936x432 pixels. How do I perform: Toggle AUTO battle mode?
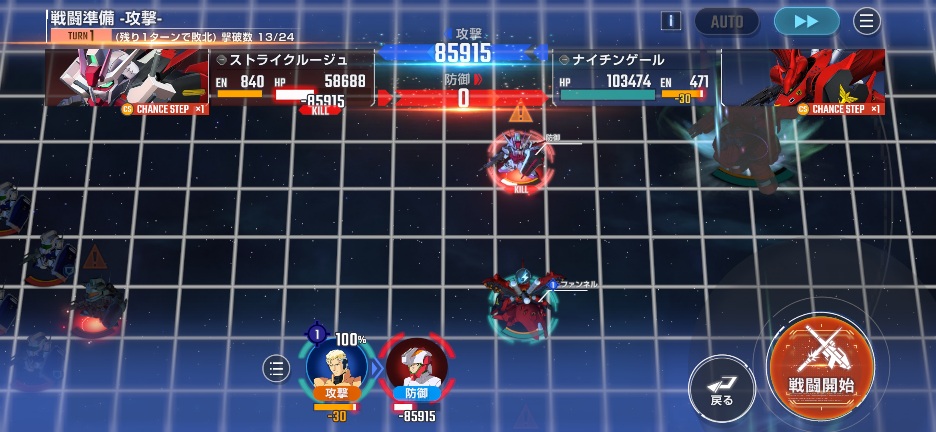click(x=727, y=21)
